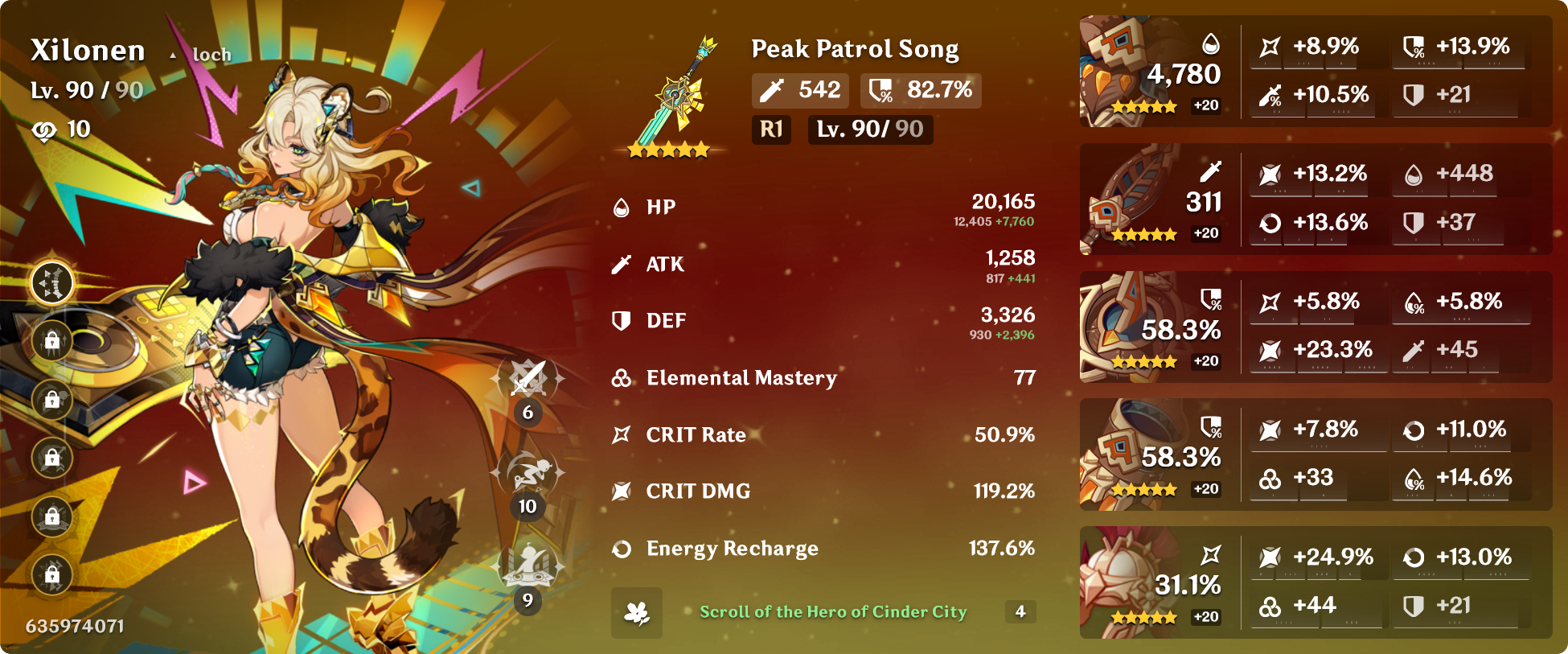Select the Scroll of the Hero of Cinder City set icon
Viewport: 1568px width, 654px height.
637,613
